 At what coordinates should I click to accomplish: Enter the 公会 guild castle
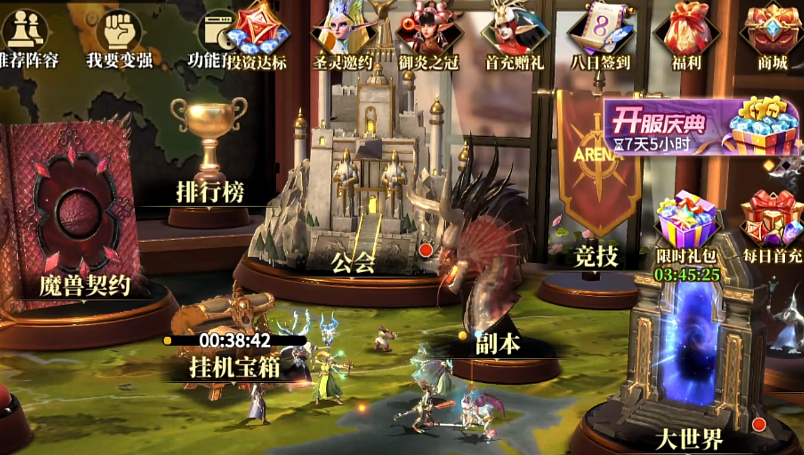coord(358,200)
